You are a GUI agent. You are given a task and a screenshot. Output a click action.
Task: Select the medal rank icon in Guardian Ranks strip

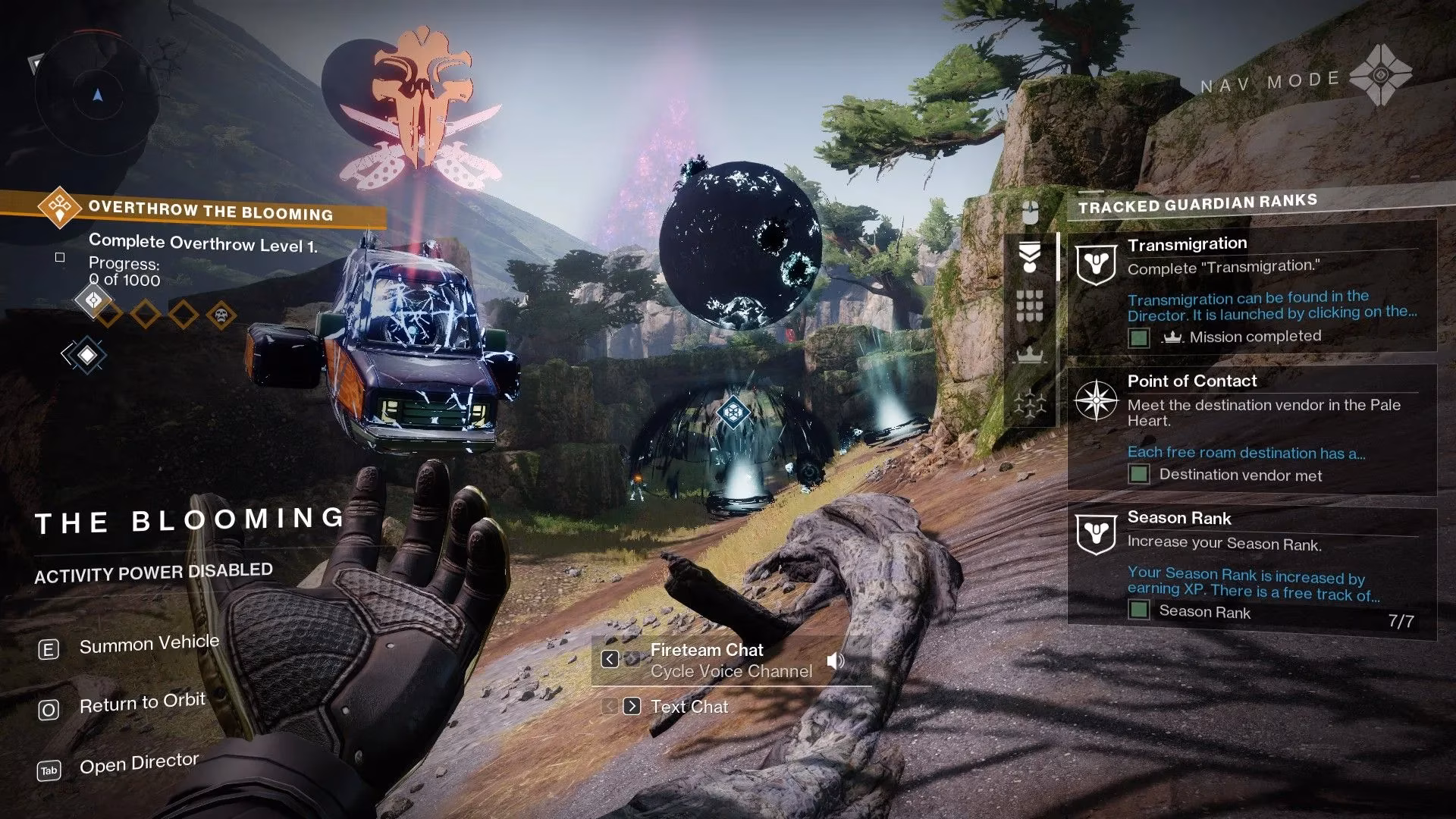[1030, 256]
